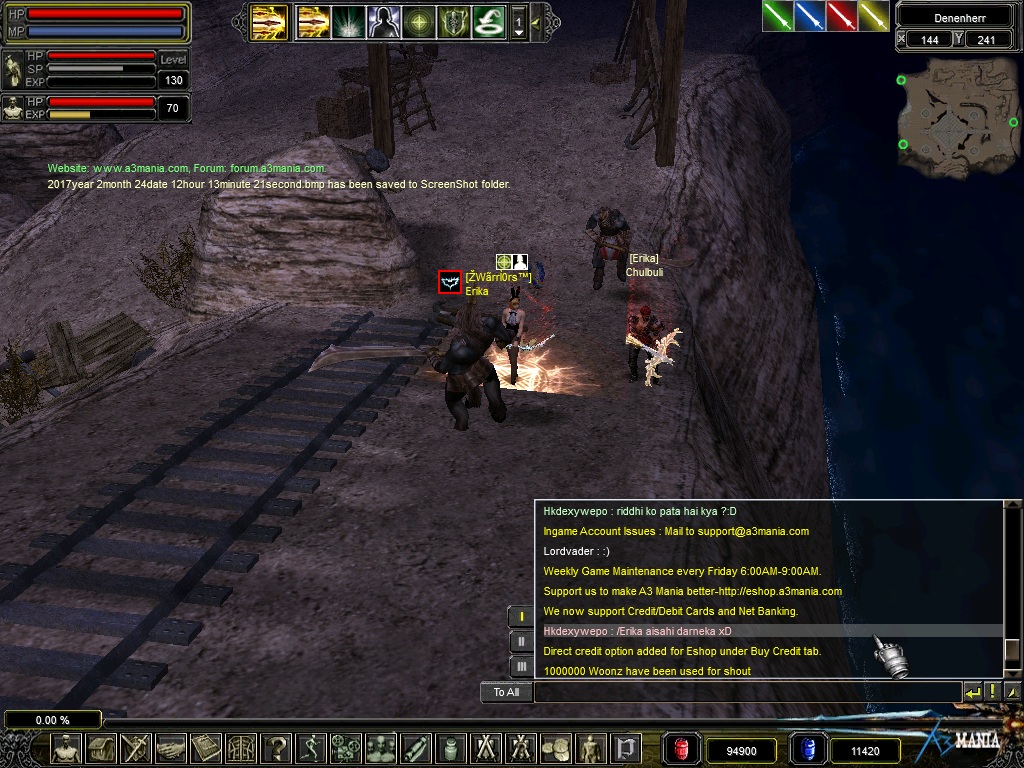Select the green sword icon
This screenshot has height=768, width=1024.
pos(778,16)
